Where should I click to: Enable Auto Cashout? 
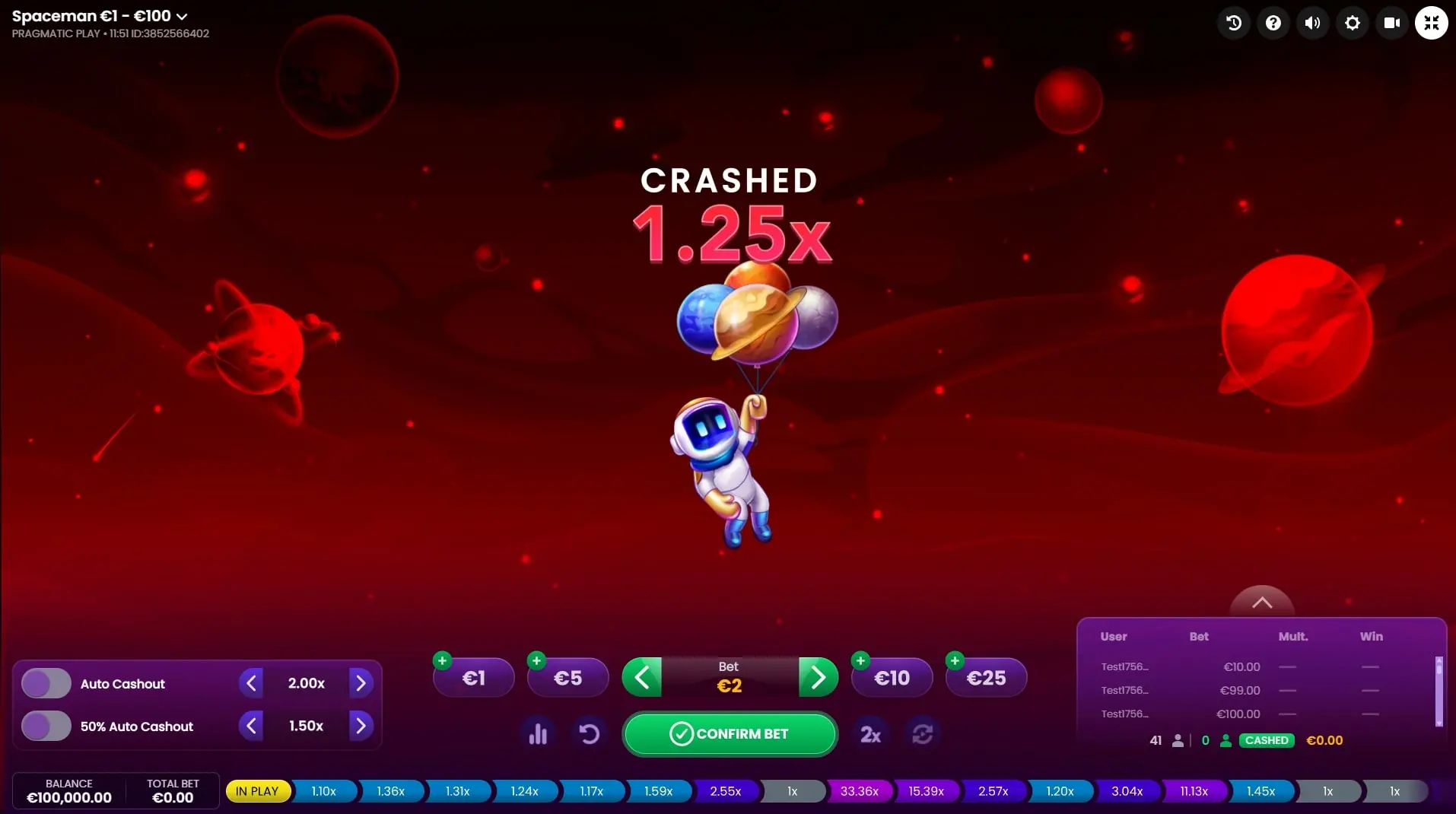(x=44, y=682)
